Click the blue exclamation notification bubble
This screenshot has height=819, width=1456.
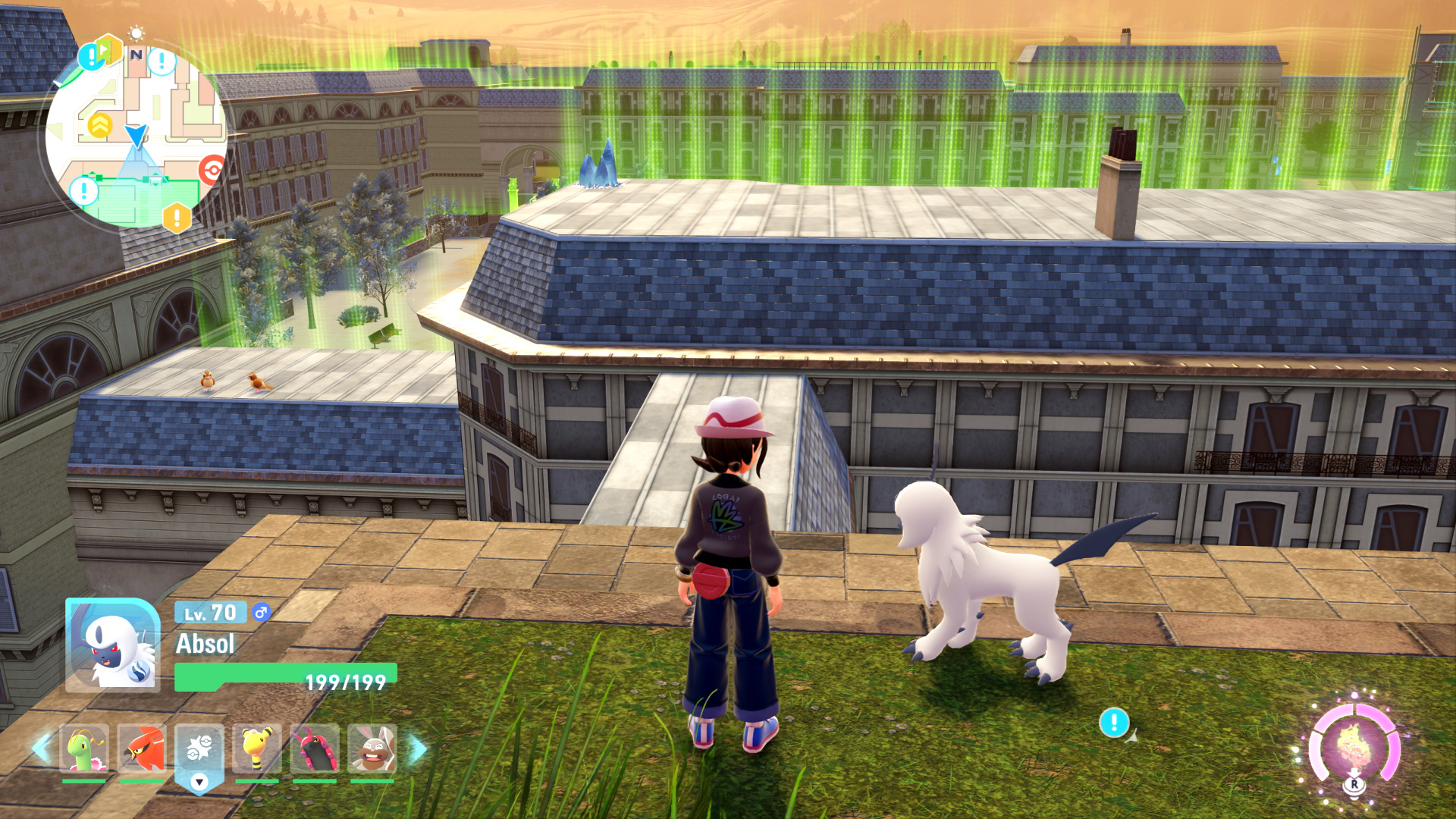point(1113,722)
